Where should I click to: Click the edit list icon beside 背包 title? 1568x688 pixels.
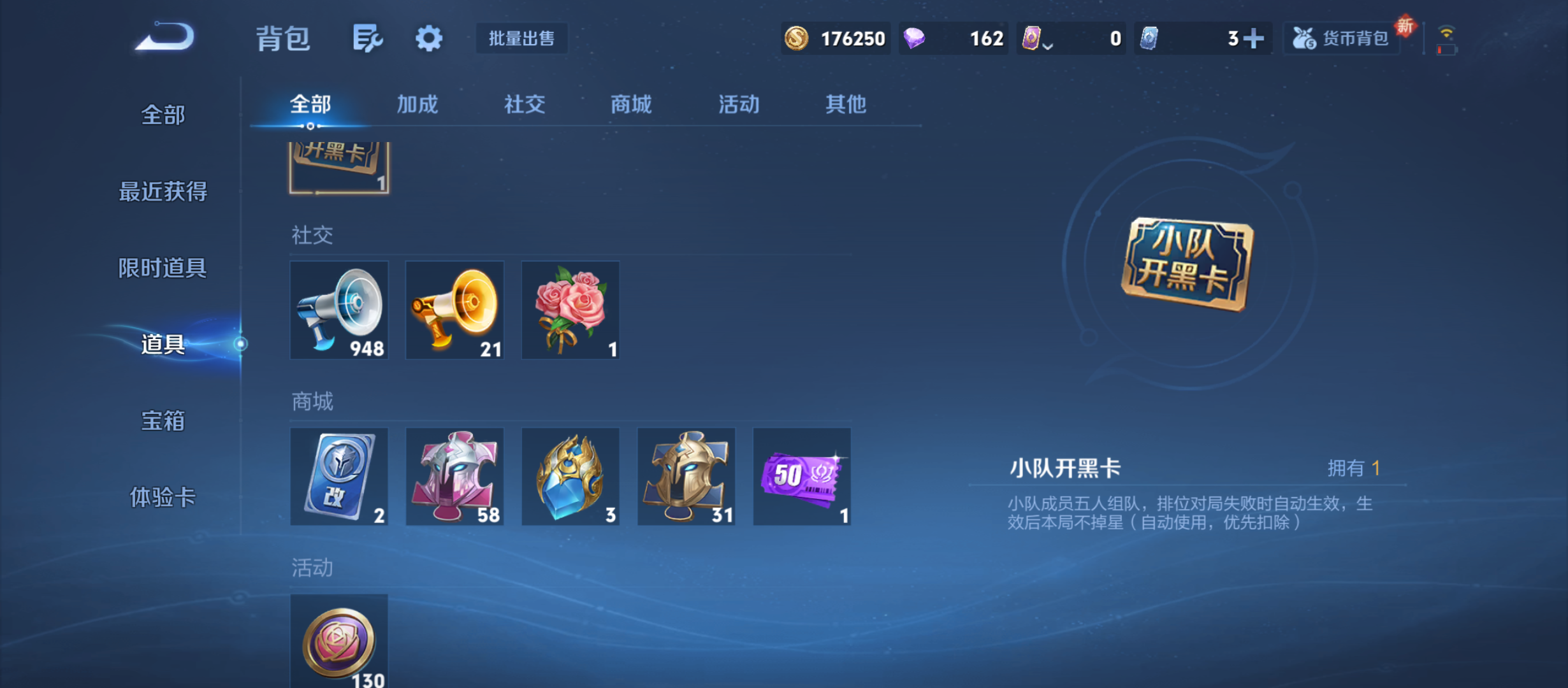pyautogui.click(x=368, y=38)
